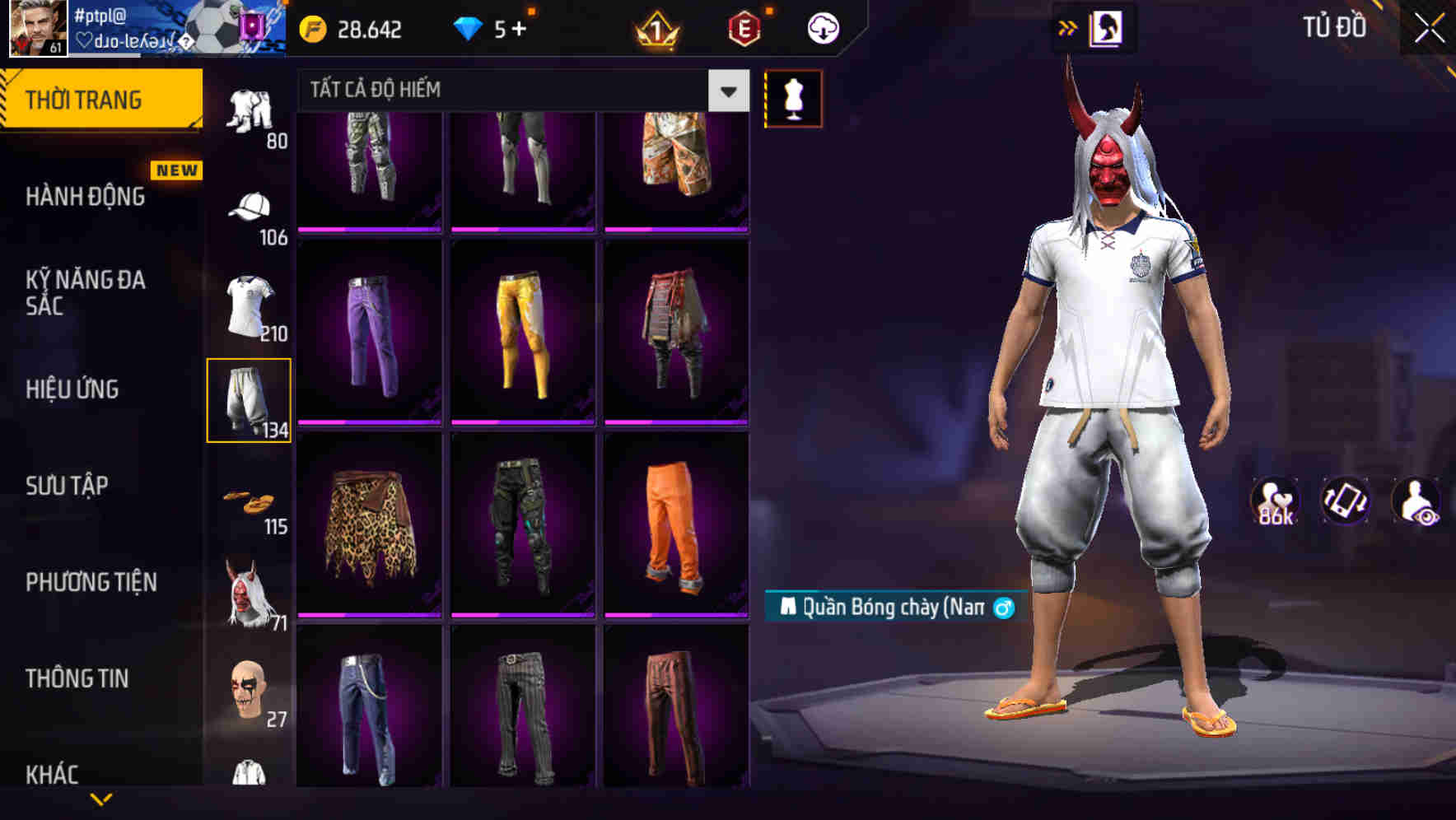Open the hairstyle panel icon near top right
Screen dimensions: 1456x820
point(1108,27)
